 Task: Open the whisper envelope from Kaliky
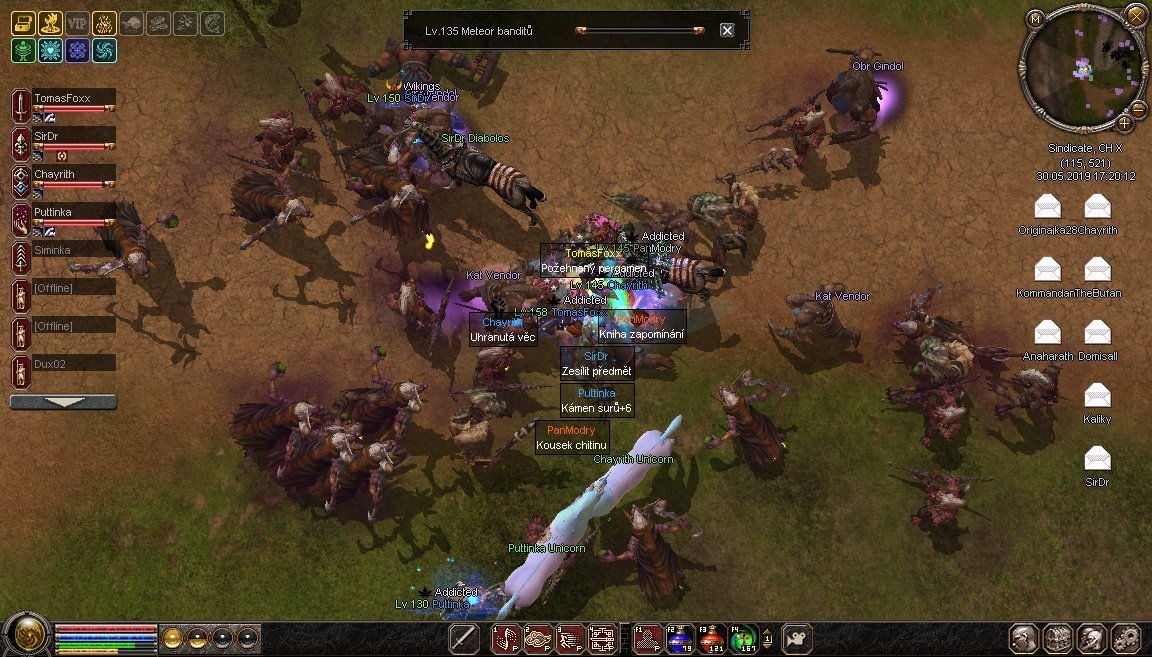[x=1097, y=396]
